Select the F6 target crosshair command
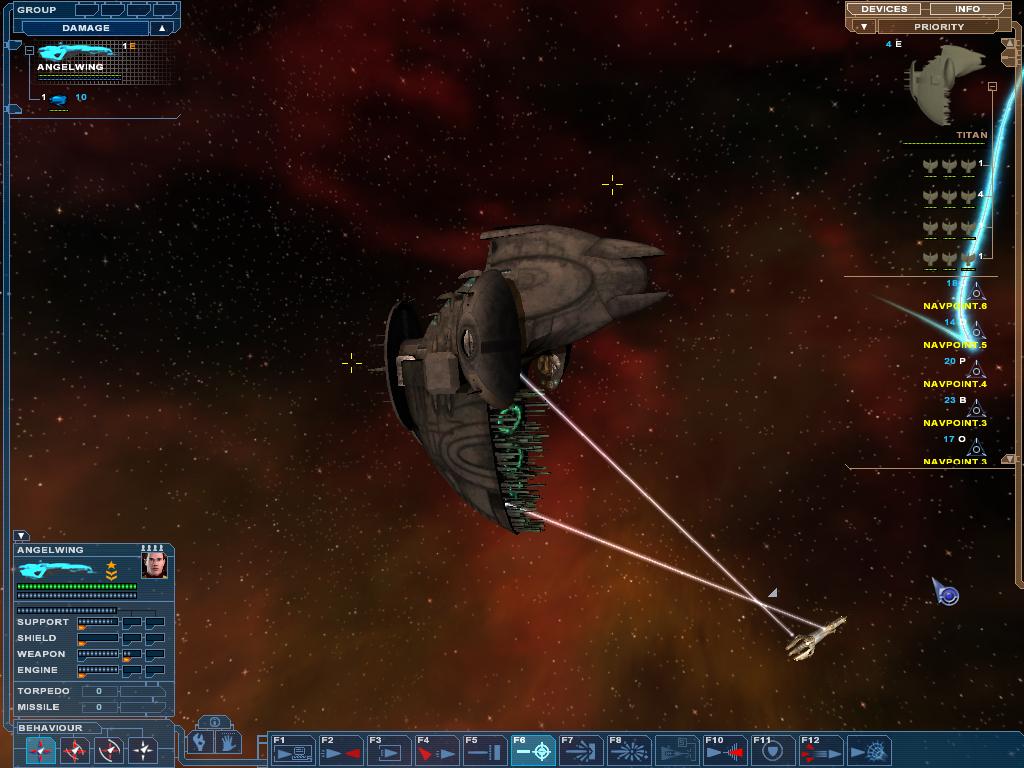Viewport: 1024px width, 768px height. pos(533,750)
